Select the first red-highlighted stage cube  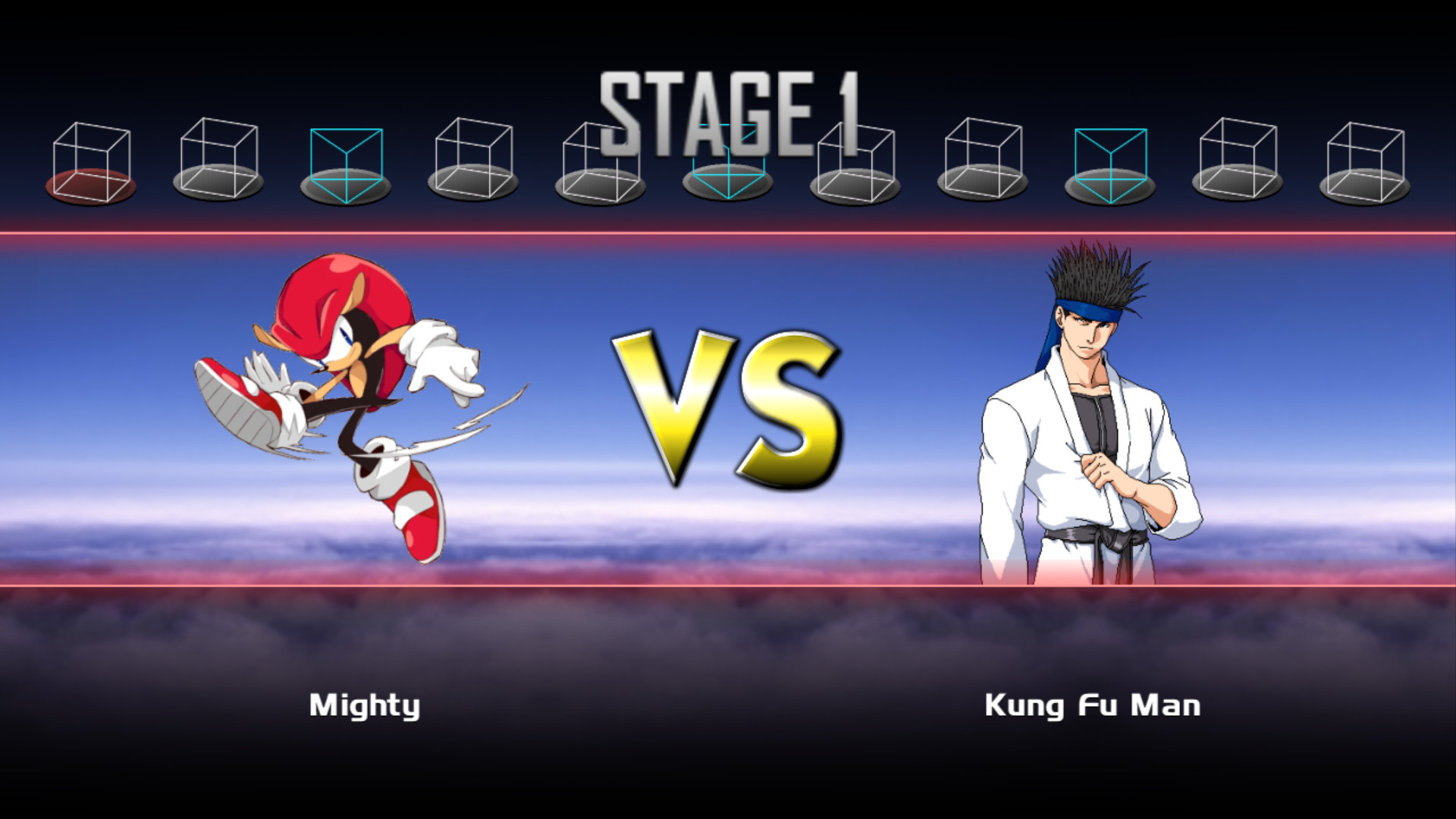pyautogui.click(x=91, y=159)
